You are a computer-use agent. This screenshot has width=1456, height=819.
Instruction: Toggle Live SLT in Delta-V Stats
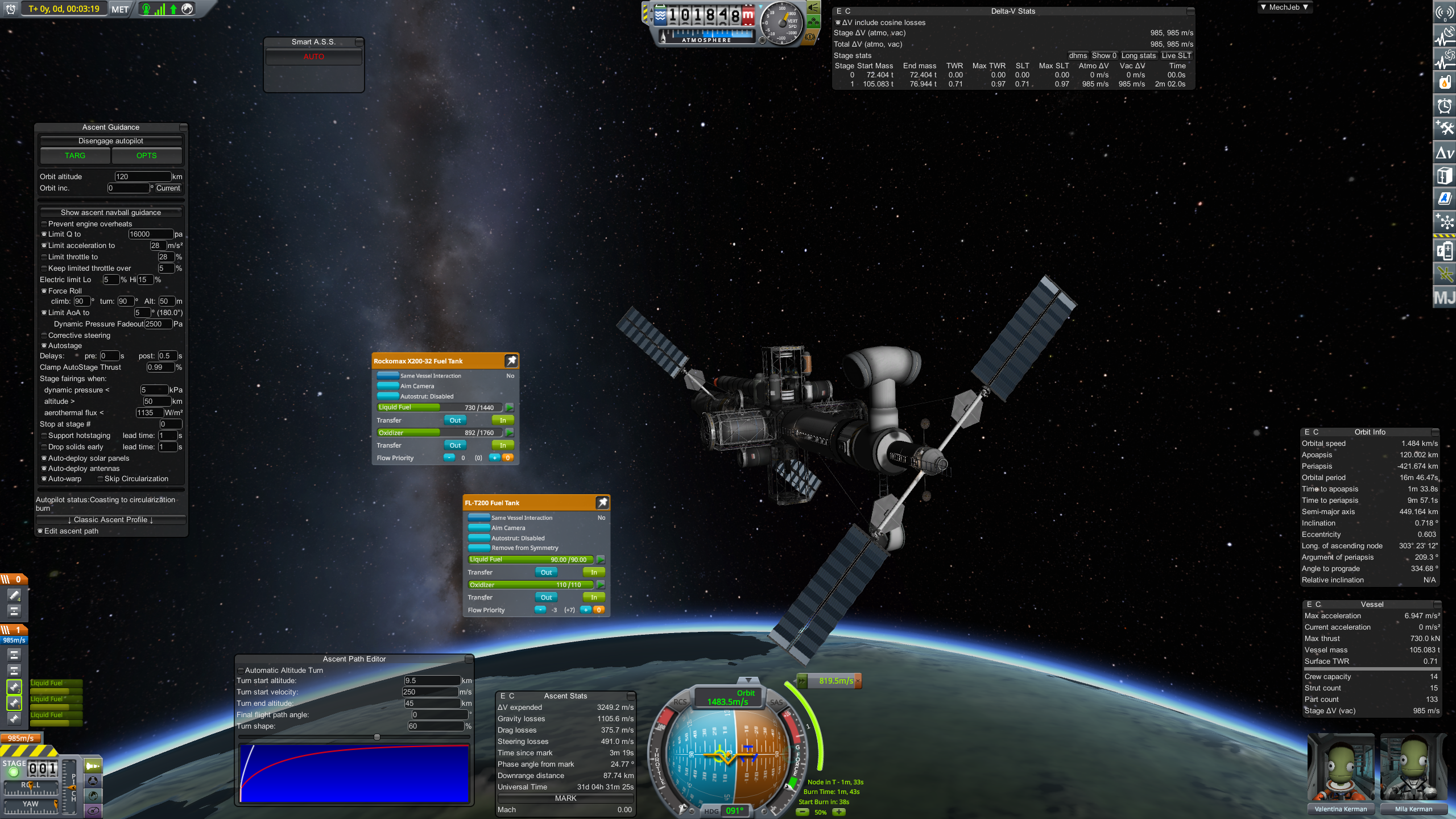pyautogui.click(x=1176, y=56)
